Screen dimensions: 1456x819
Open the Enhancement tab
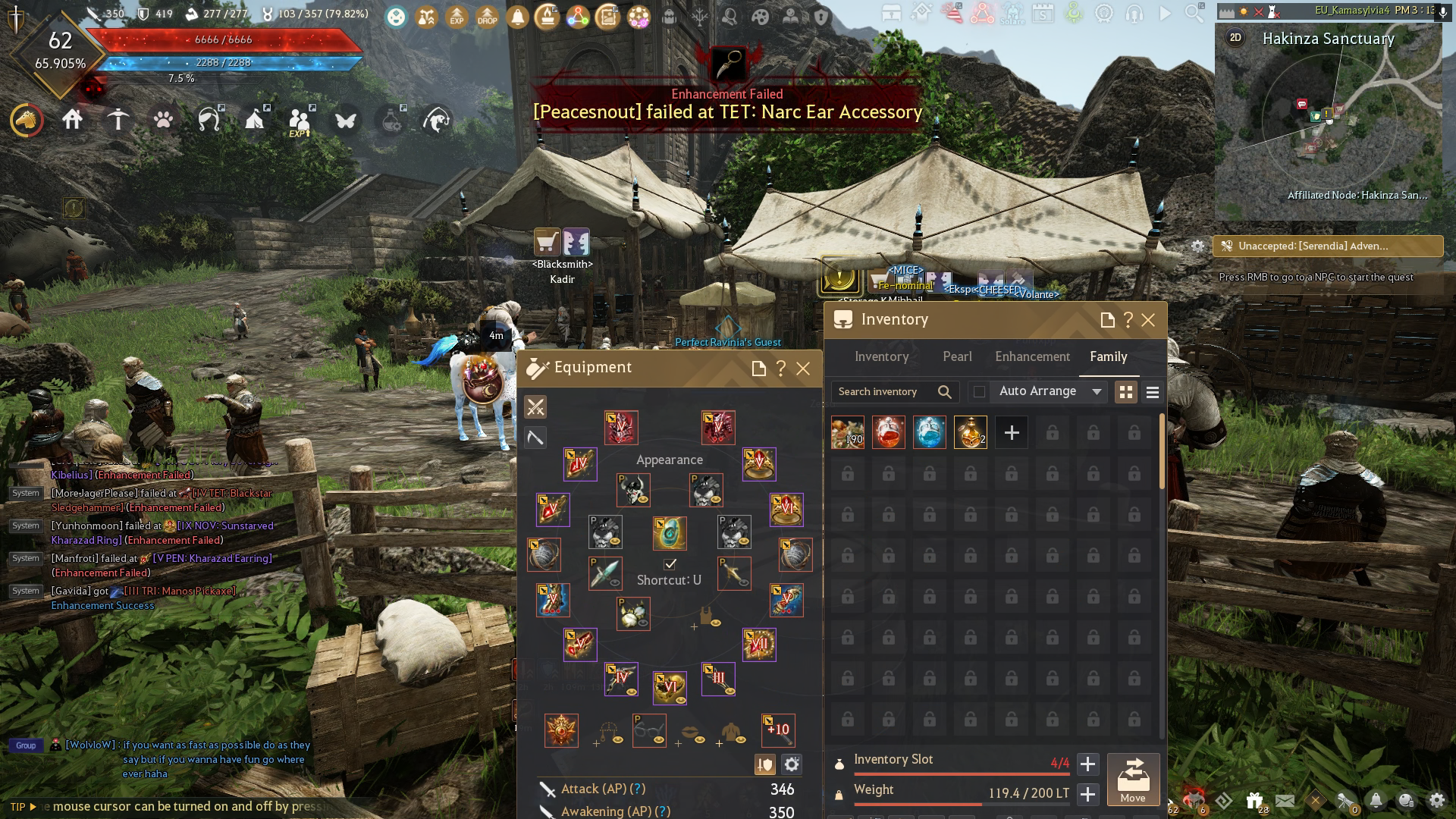(x=1032, y=356)
